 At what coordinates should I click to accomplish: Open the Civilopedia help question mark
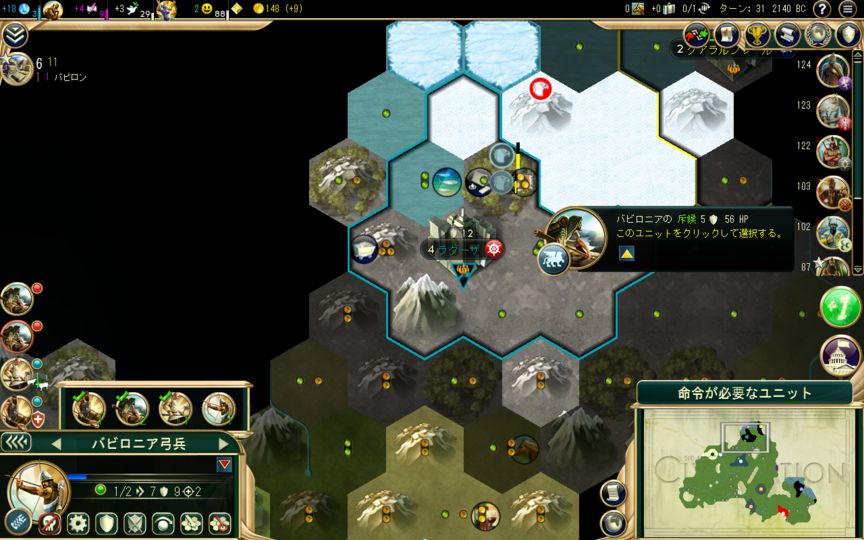point(821,9)
